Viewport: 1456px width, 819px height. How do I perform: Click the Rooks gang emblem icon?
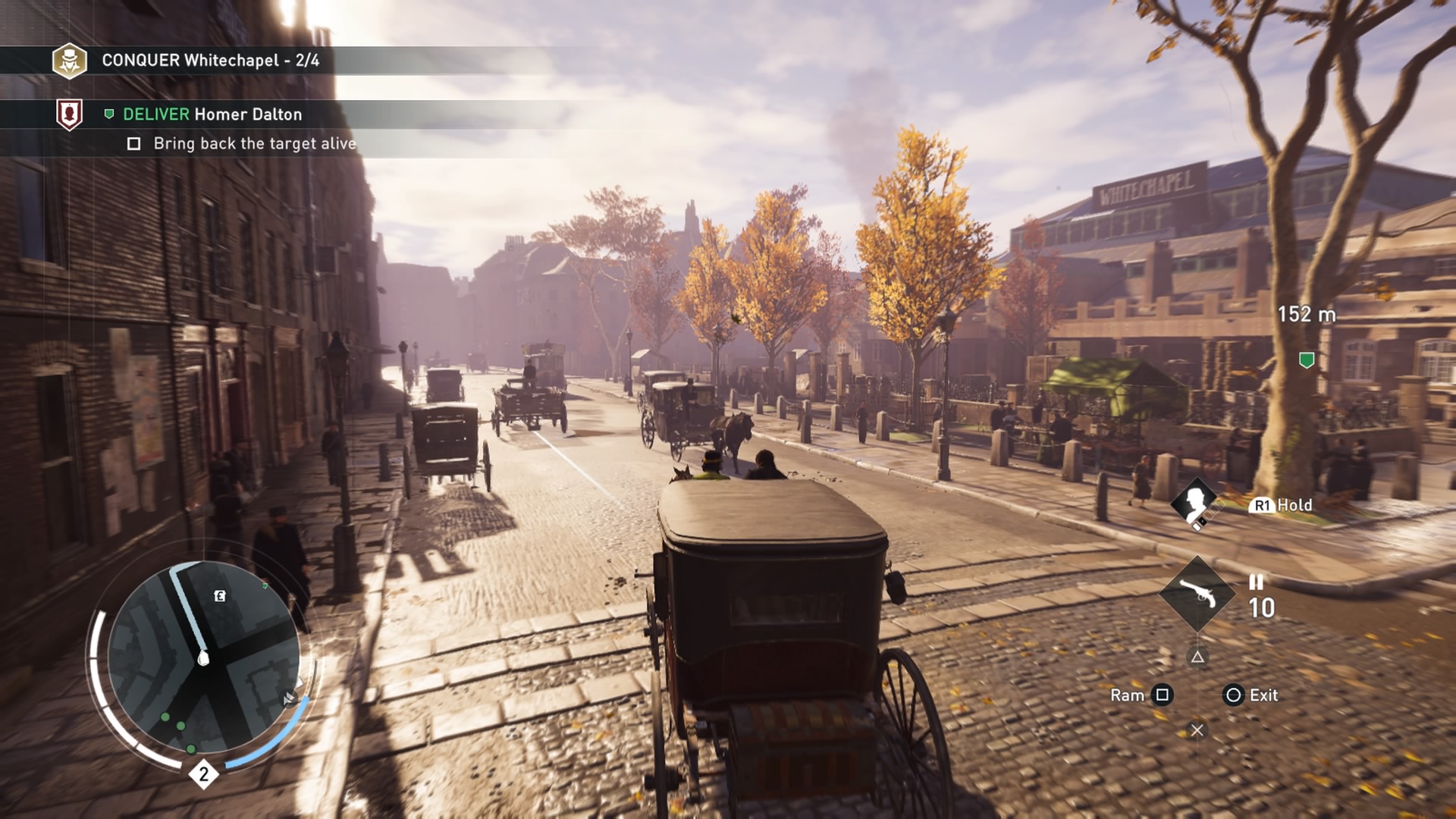[x=69, y=61]
